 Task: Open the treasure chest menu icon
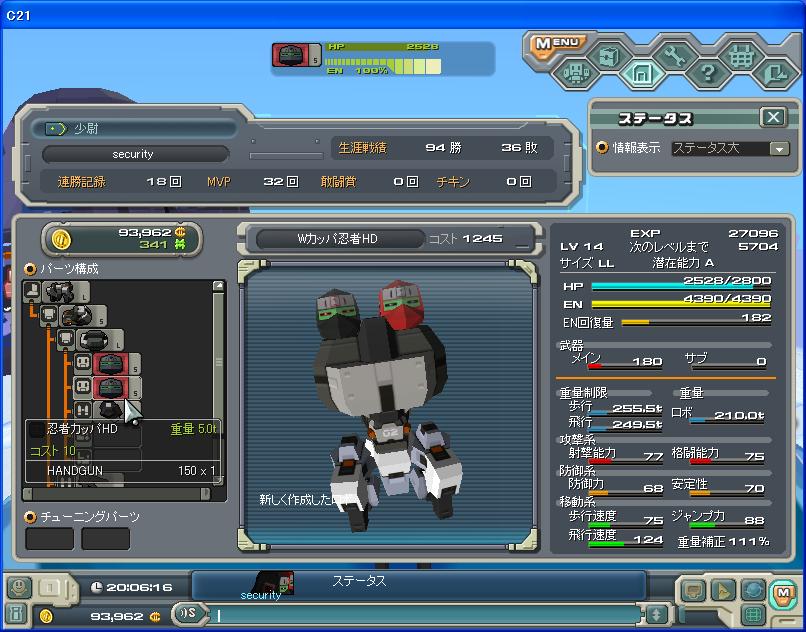pyautogui.click(x=610, y=56)
